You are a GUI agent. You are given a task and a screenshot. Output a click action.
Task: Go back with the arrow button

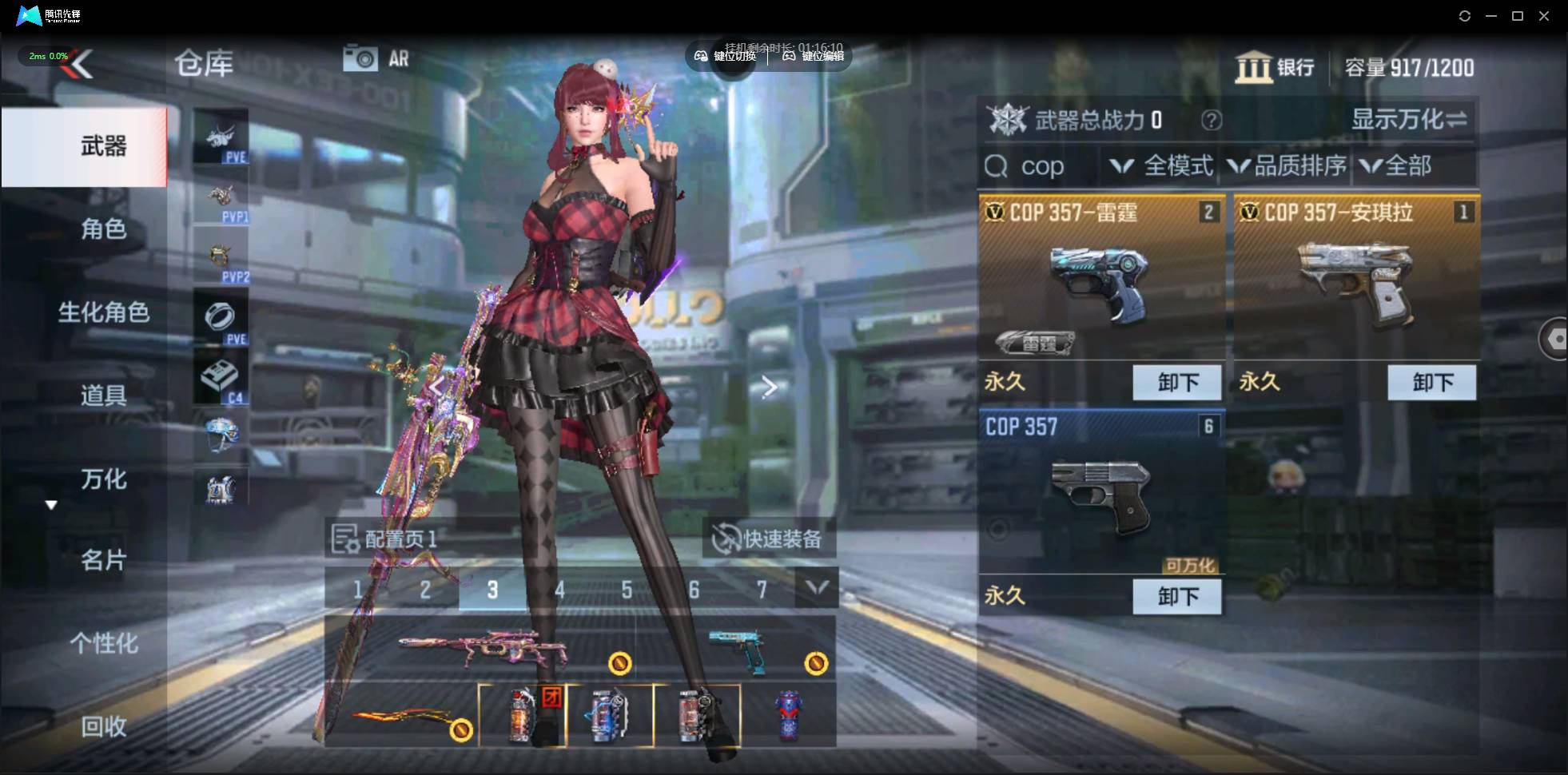tap(82, 64)
